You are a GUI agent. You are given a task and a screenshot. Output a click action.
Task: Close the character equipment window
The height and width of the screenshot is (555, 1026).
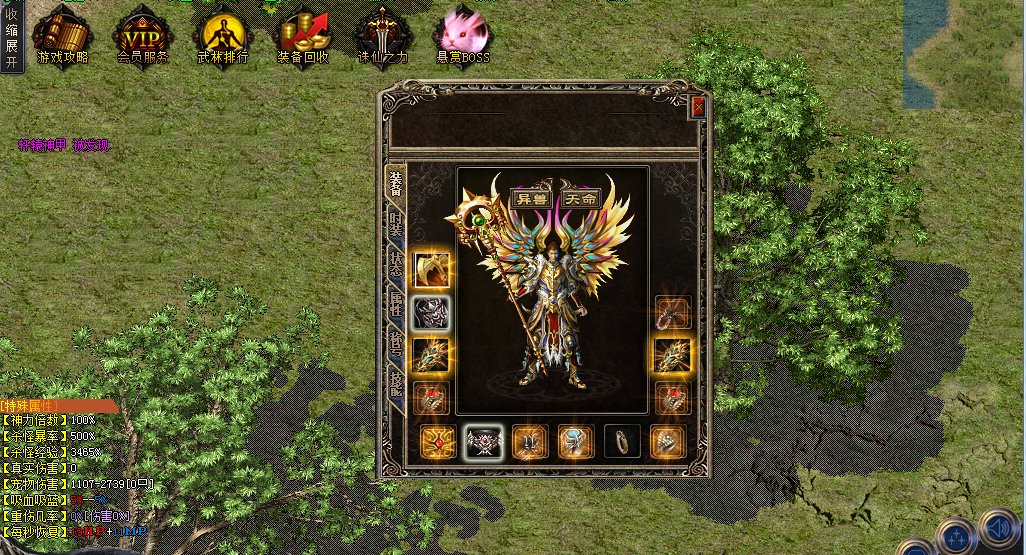pyautogui.click(x=698, y=107)
